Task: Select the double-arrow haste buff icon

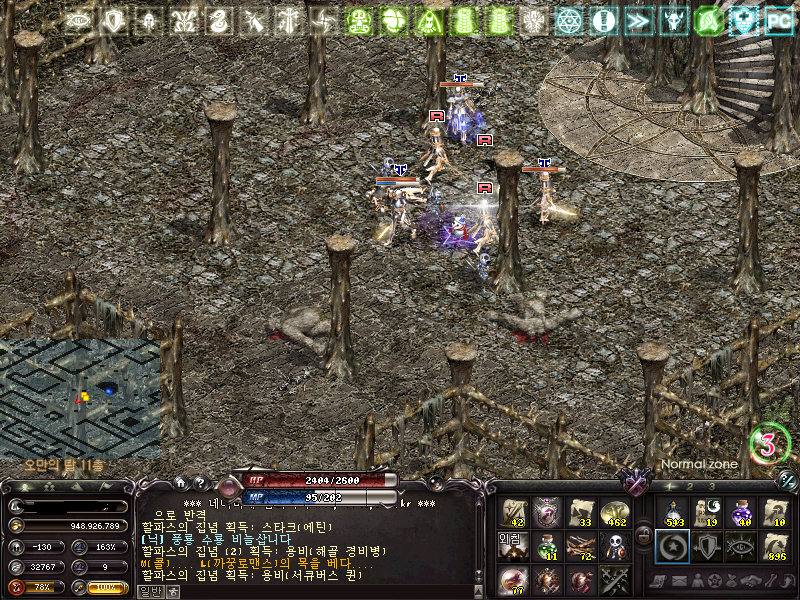Action: coord(637,20)
